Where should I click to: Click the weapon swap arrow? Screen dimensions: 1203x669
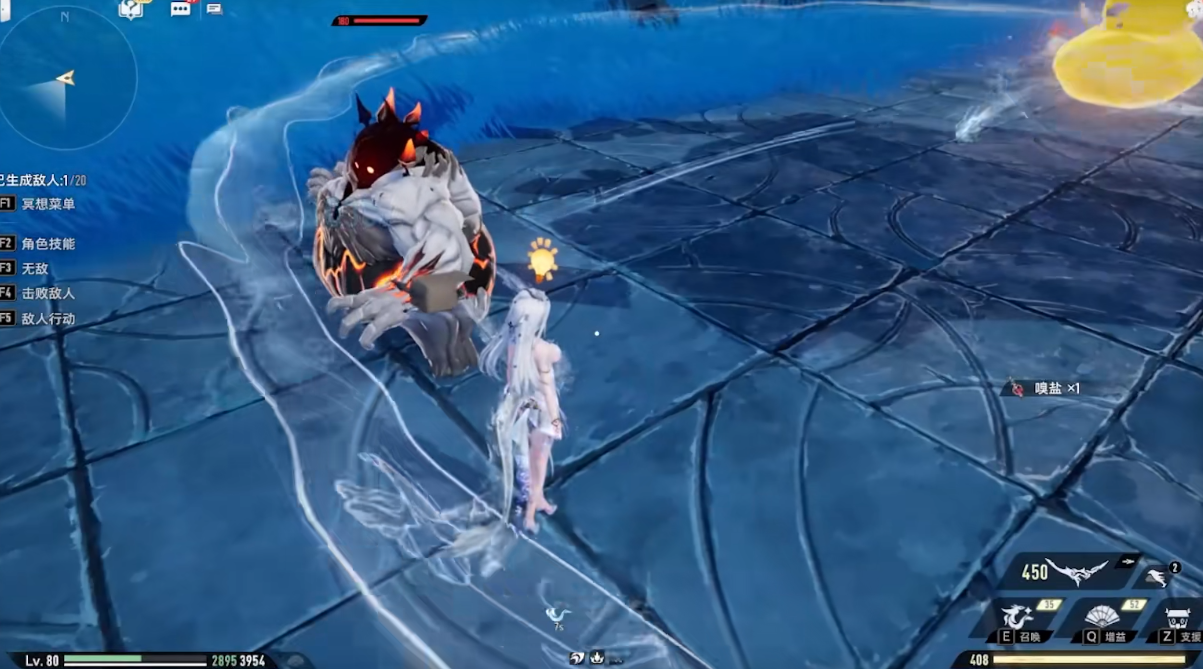1131,562
